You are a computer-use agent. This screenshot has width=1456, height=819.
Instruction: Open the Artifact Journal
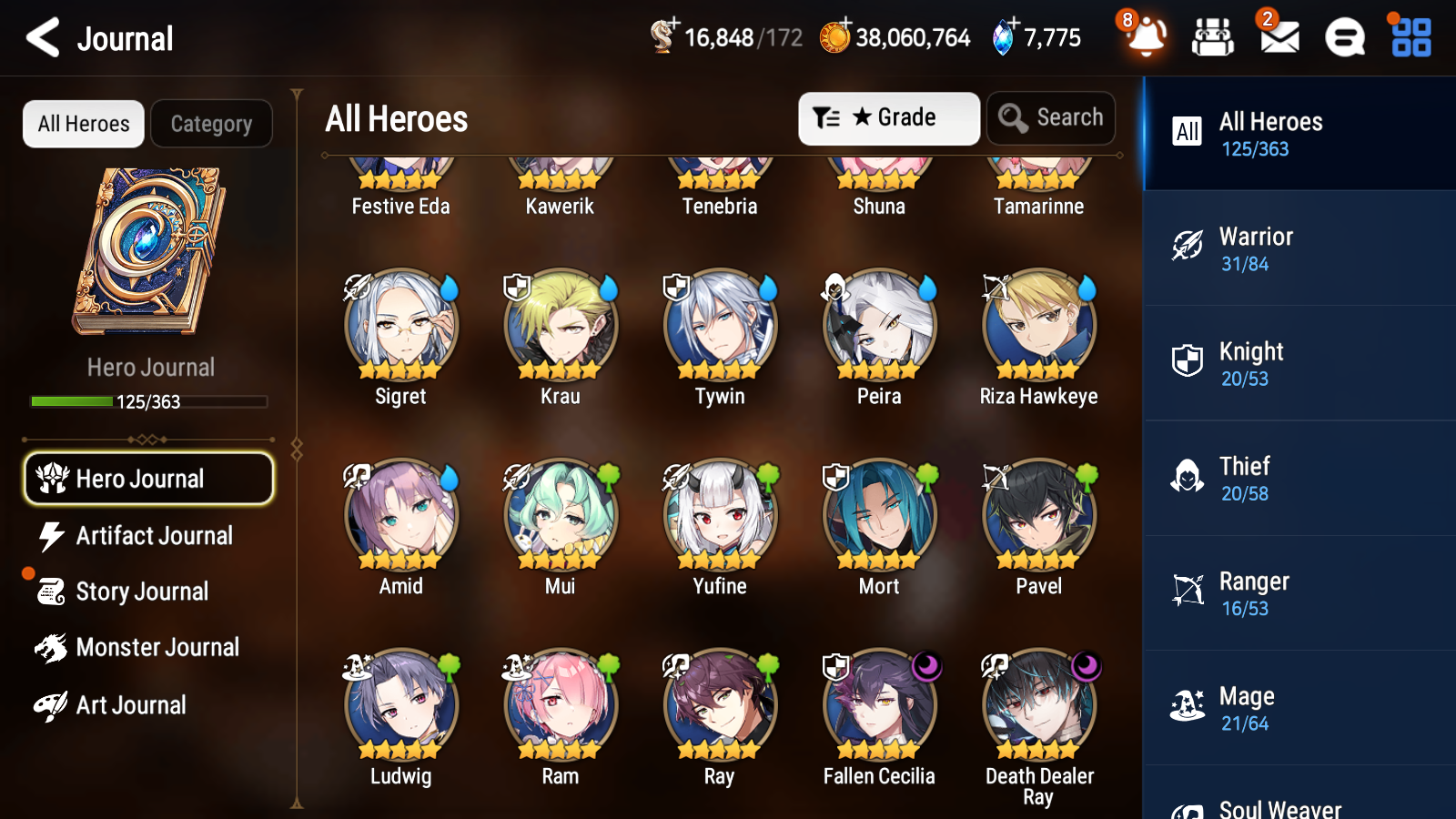coord(148,536)
